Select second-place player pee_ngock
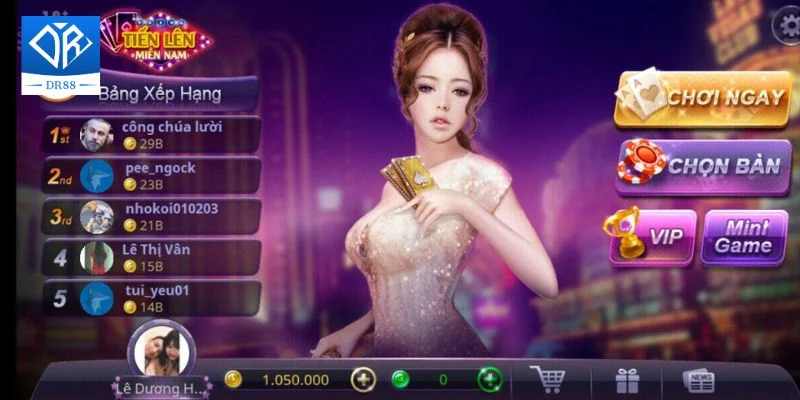The image size is (800, 400). tap(150, 176)
